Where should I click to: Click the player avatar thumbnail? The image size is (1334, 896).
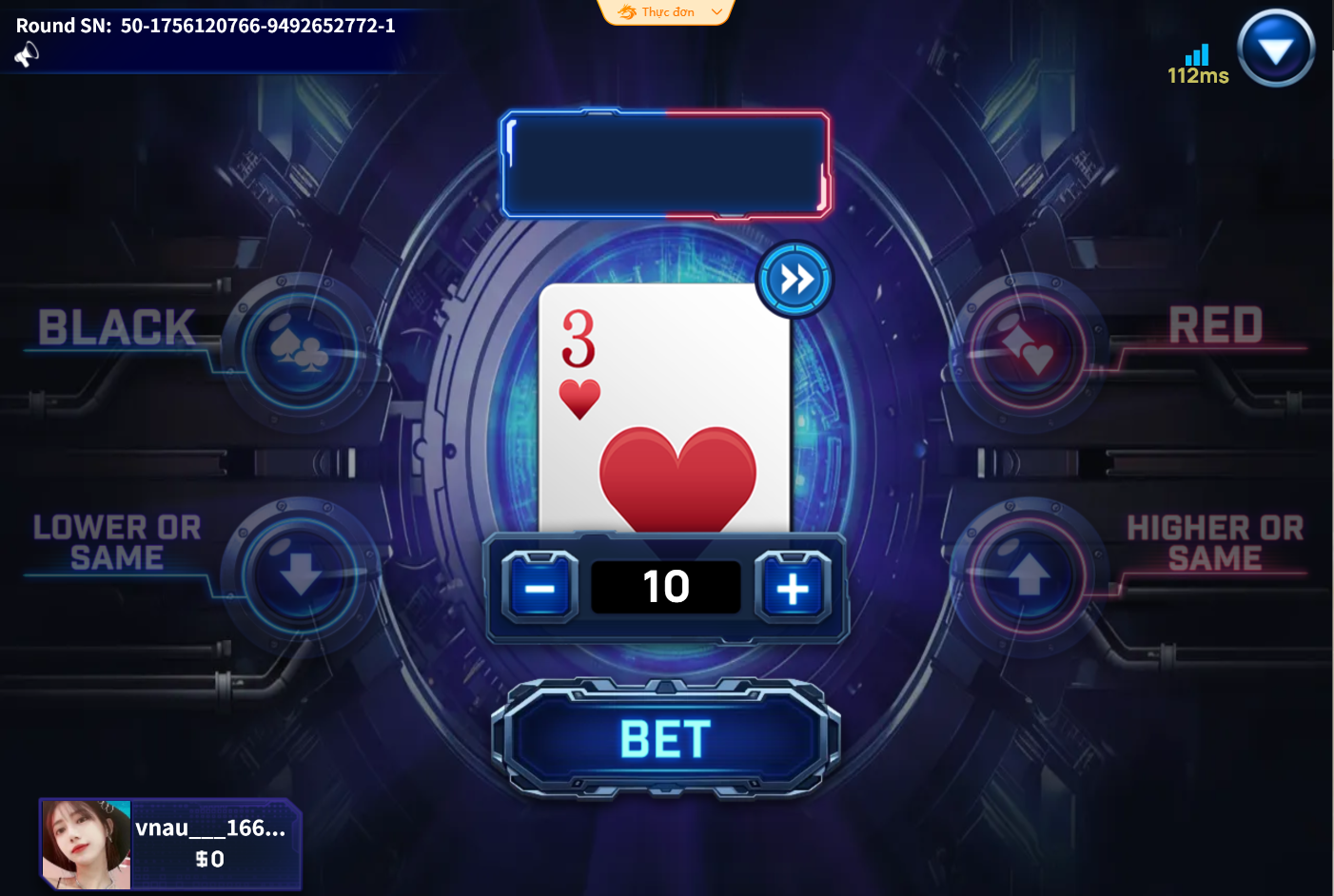point(85,845)
